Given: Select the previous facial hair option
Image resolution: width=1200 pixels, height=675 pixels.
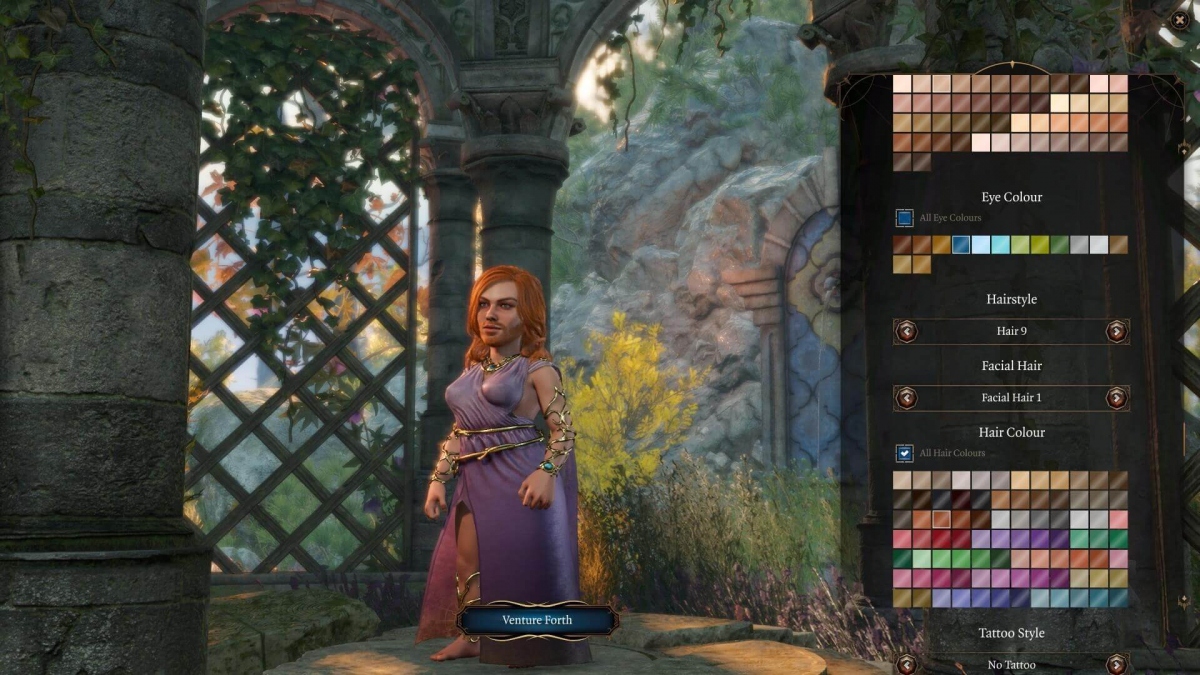Looking at the screenshot, I should pos(906,398).
